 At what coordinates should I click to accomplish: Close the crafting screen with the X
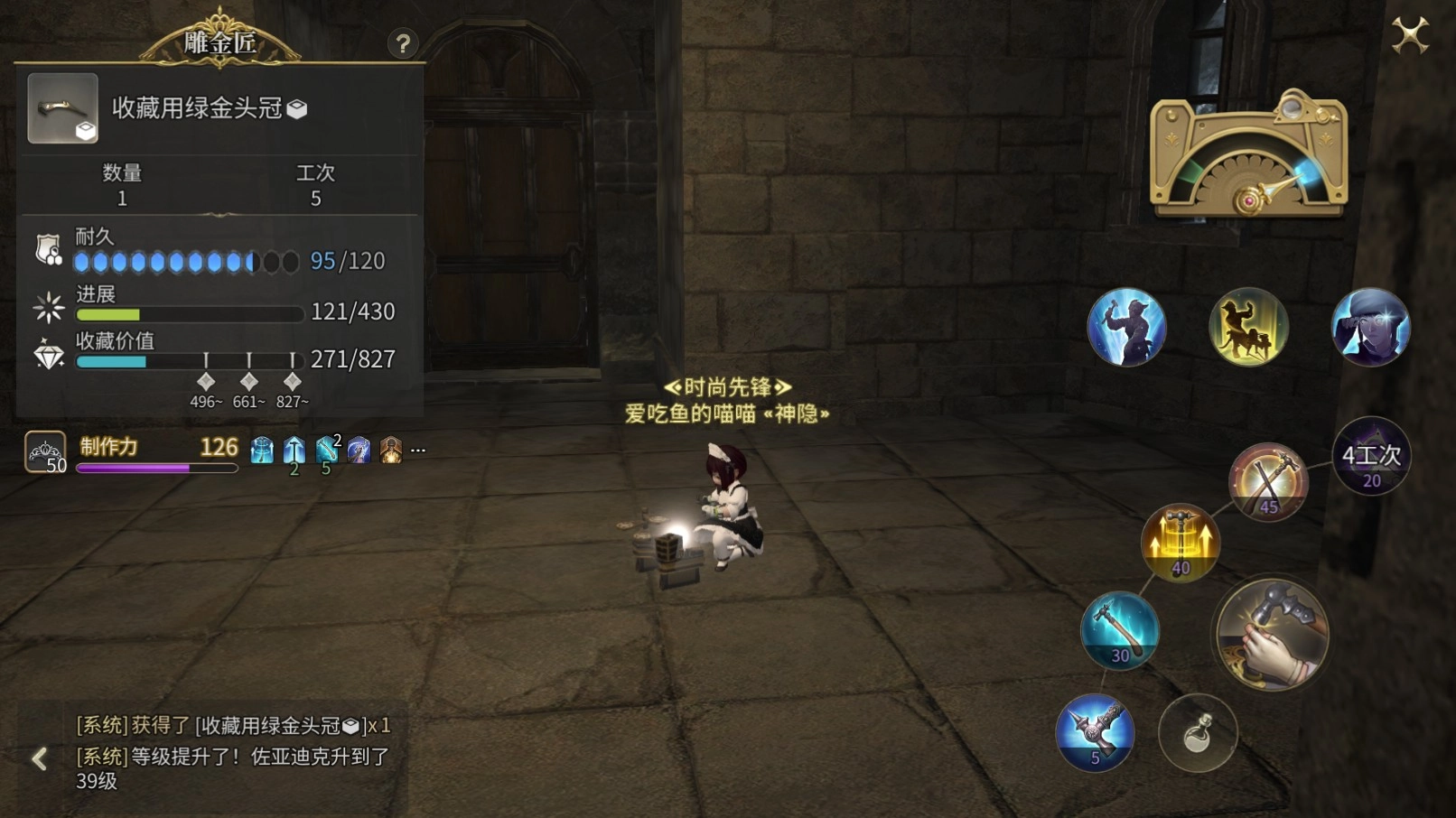(1409, 36)
